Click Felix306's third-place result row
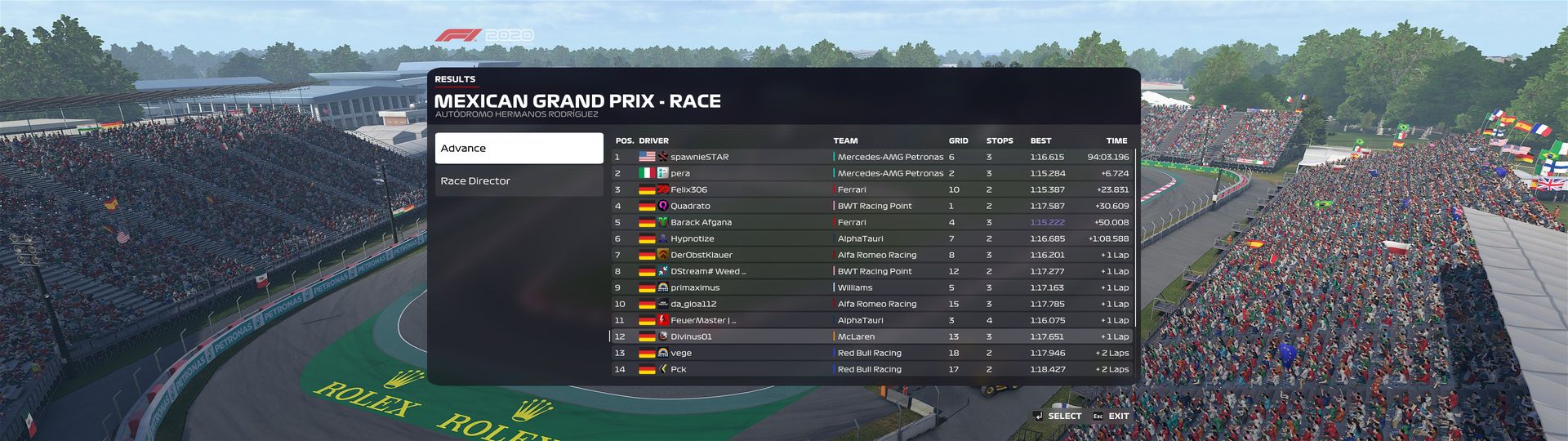 click(871, 189)
